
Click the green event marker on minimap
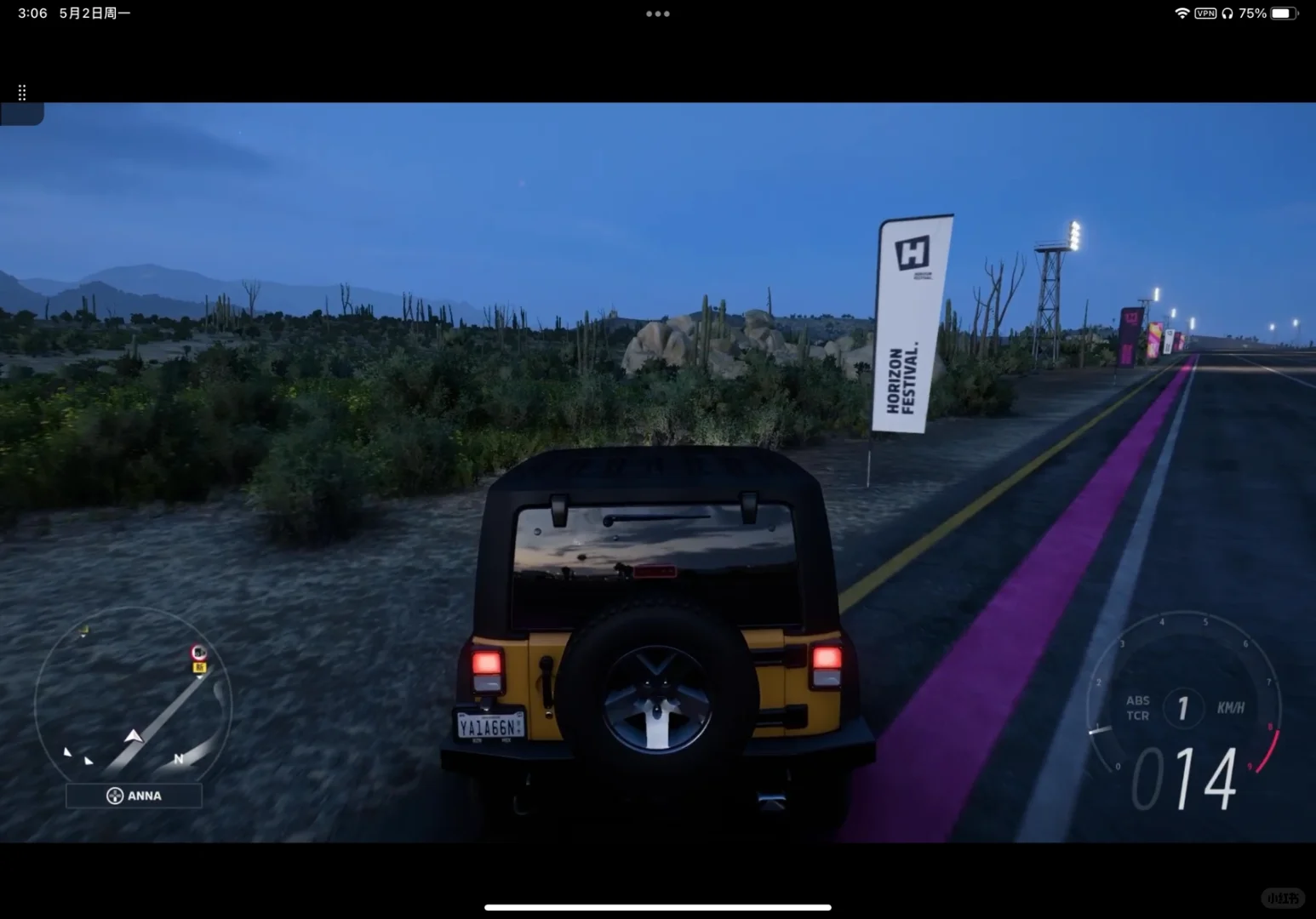pos(83,630)
